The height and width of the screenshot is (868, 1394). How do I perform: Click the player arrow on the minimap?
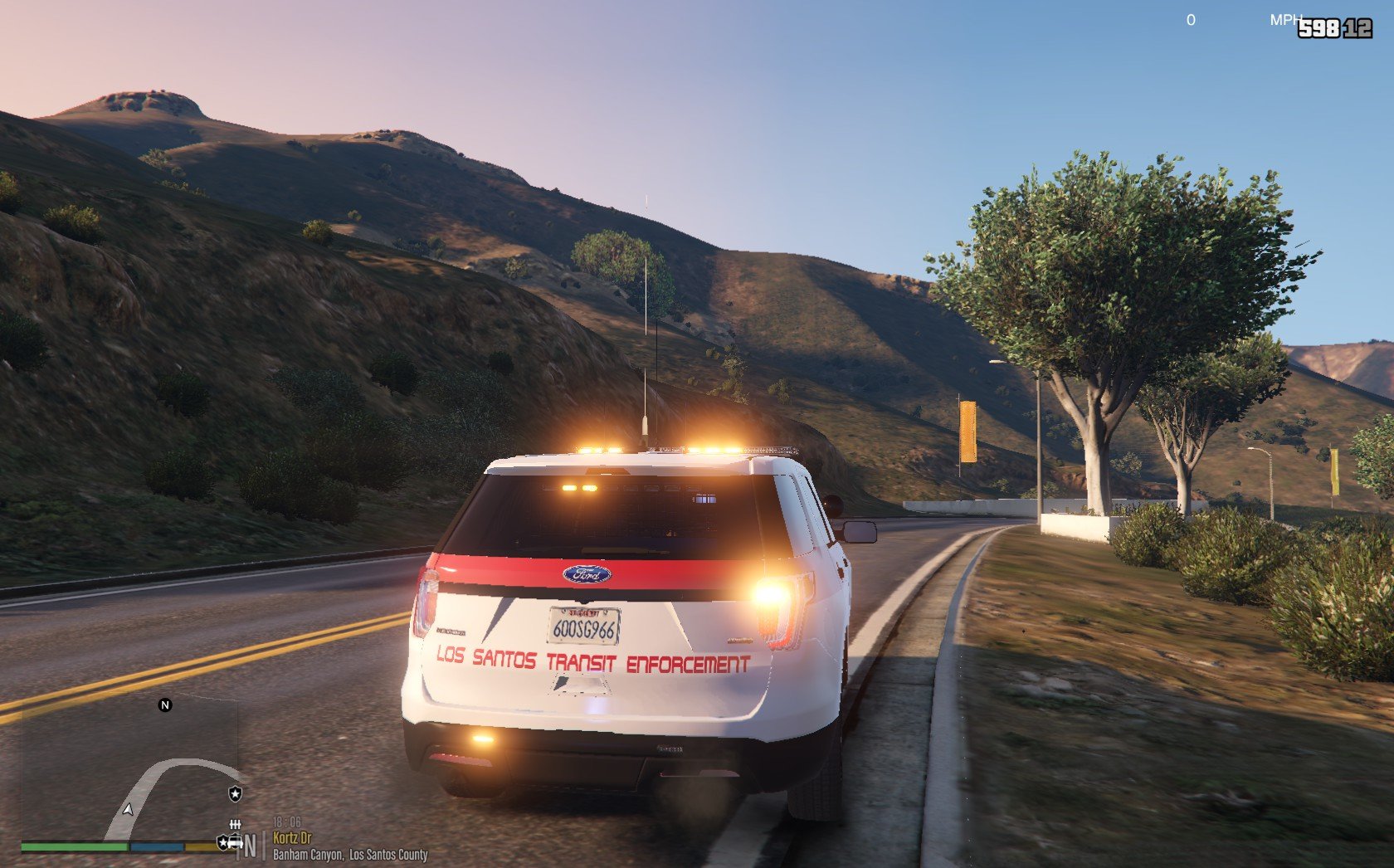click(128, 809)
